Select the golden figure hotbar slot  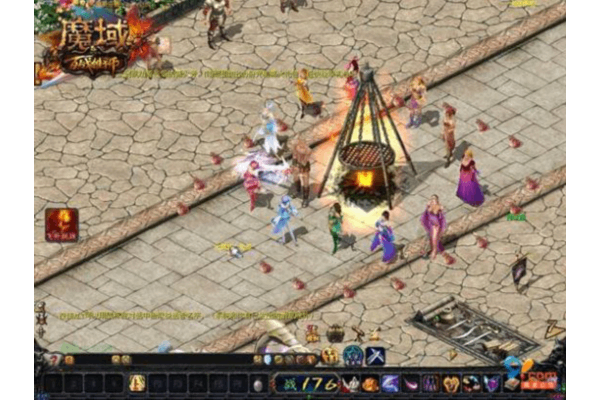point(137,383)
